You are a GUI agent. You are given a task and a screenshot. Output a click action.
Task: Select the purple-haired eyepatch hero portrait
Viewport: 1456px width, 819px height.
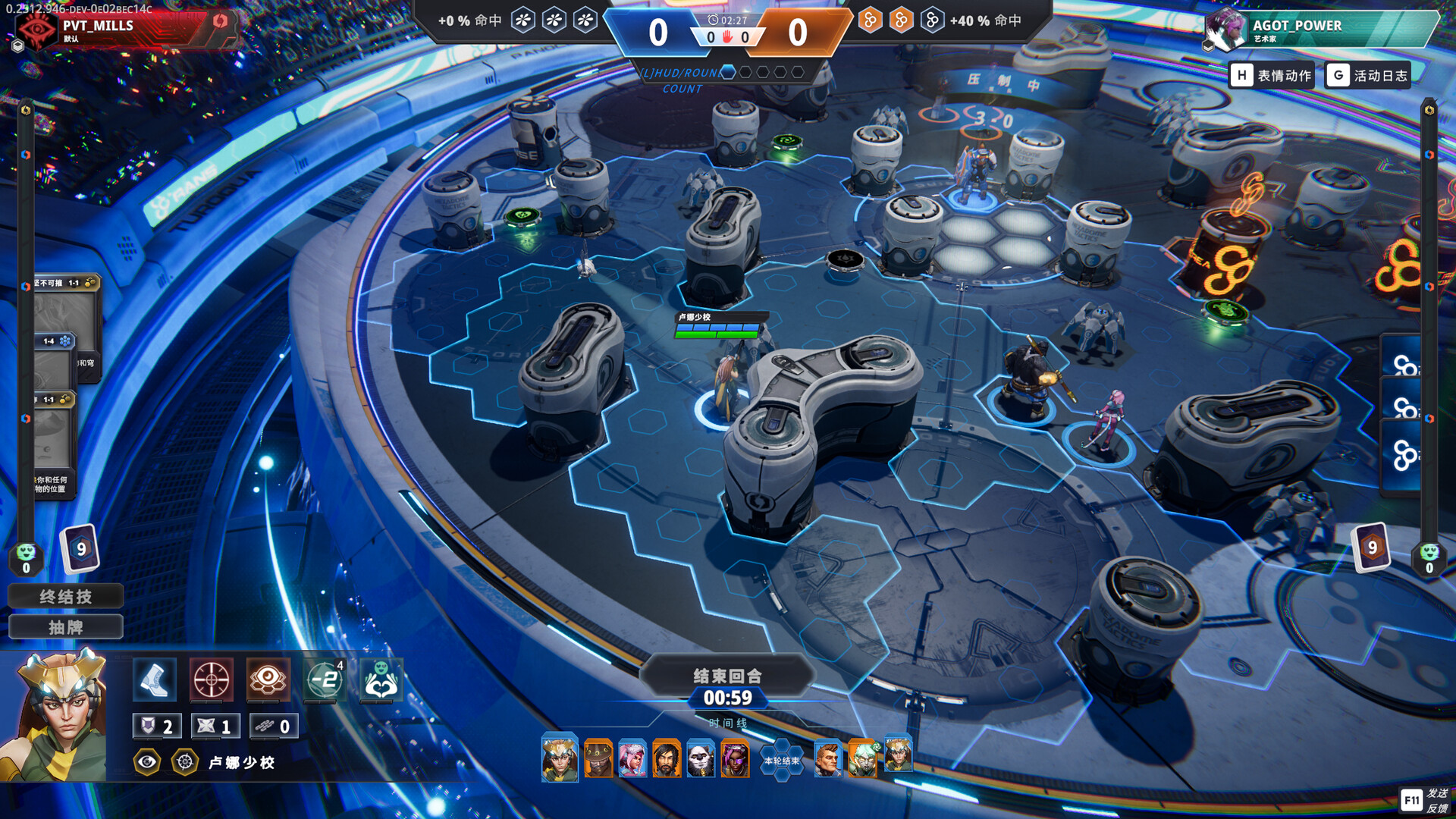click(735, 758)
